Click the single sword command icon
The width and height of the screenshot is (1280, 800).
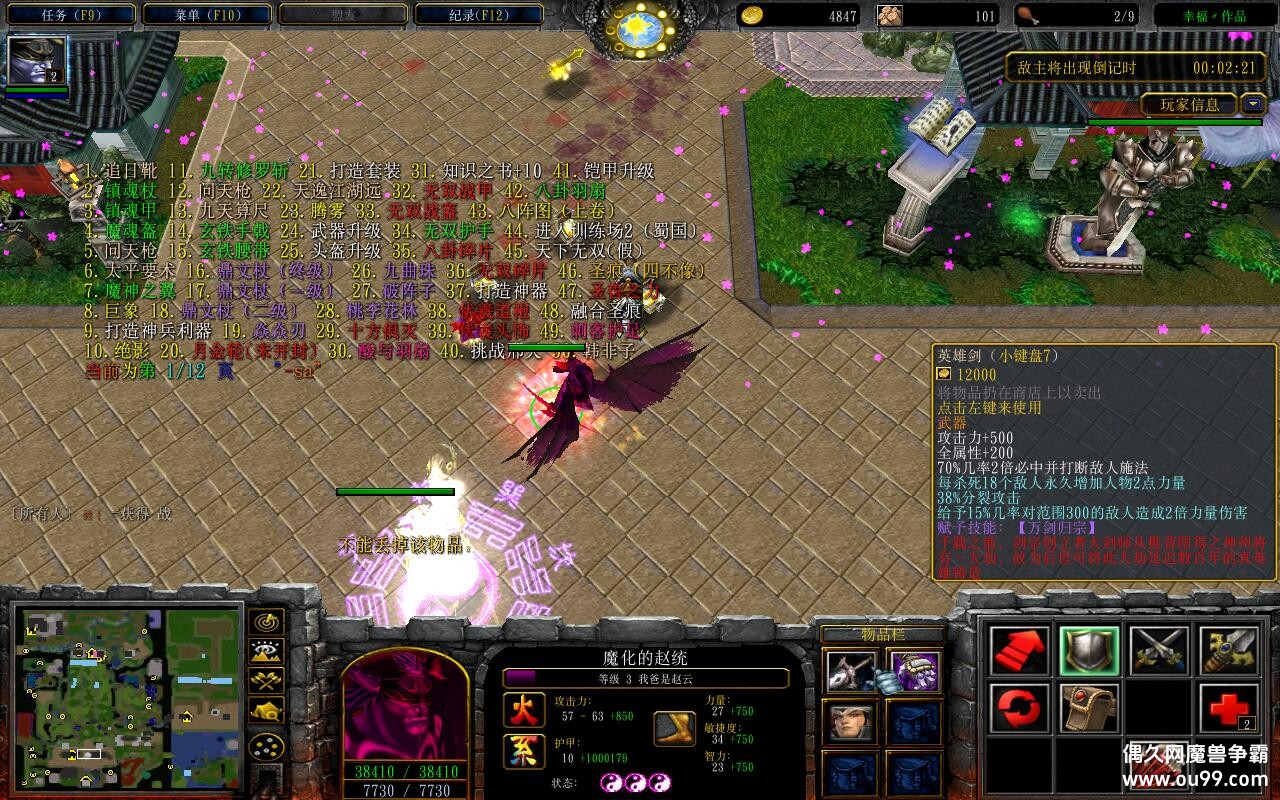(x=1229, y=651)
